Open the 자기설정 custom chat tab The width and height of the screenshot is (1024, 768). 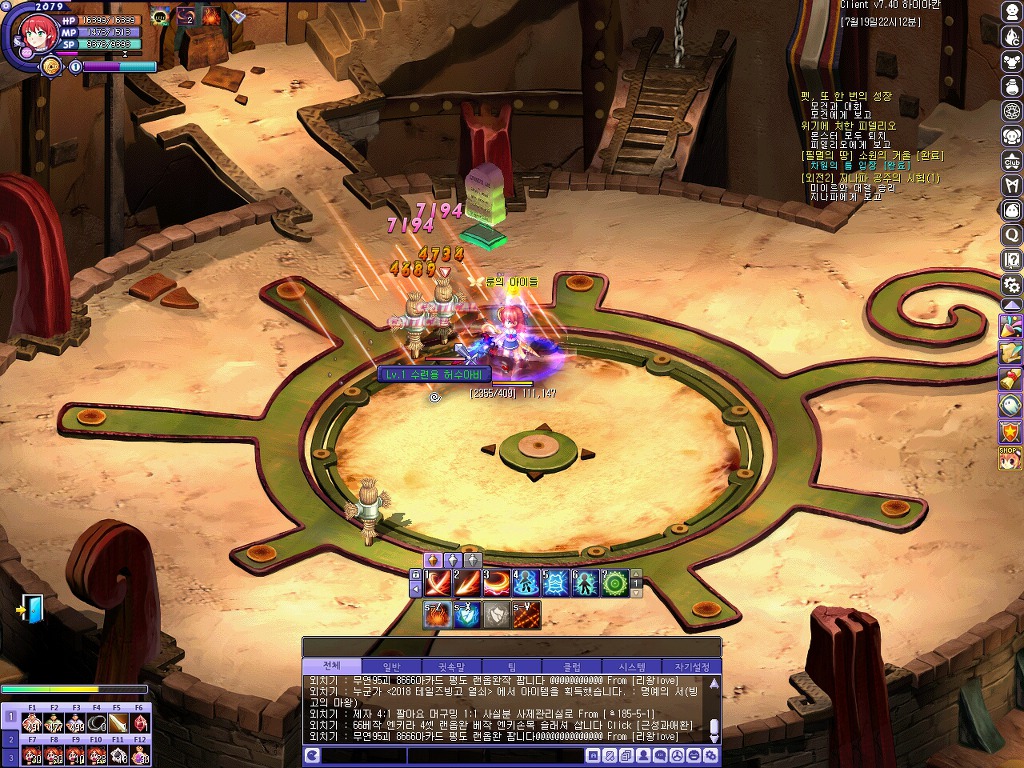692,667
